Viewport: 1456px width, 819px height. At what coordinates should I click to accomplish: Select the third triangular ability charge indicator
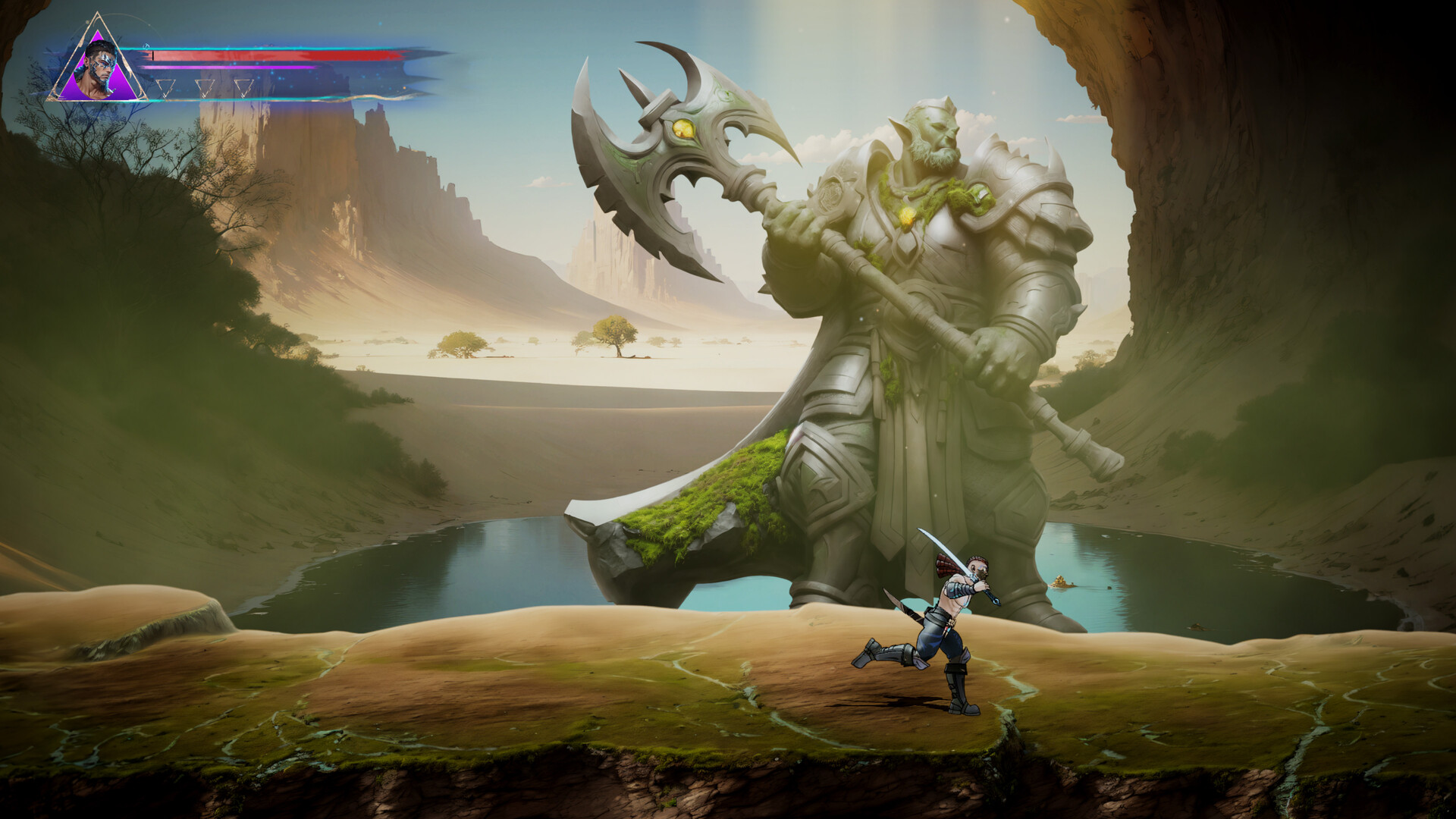pos(244,88)
